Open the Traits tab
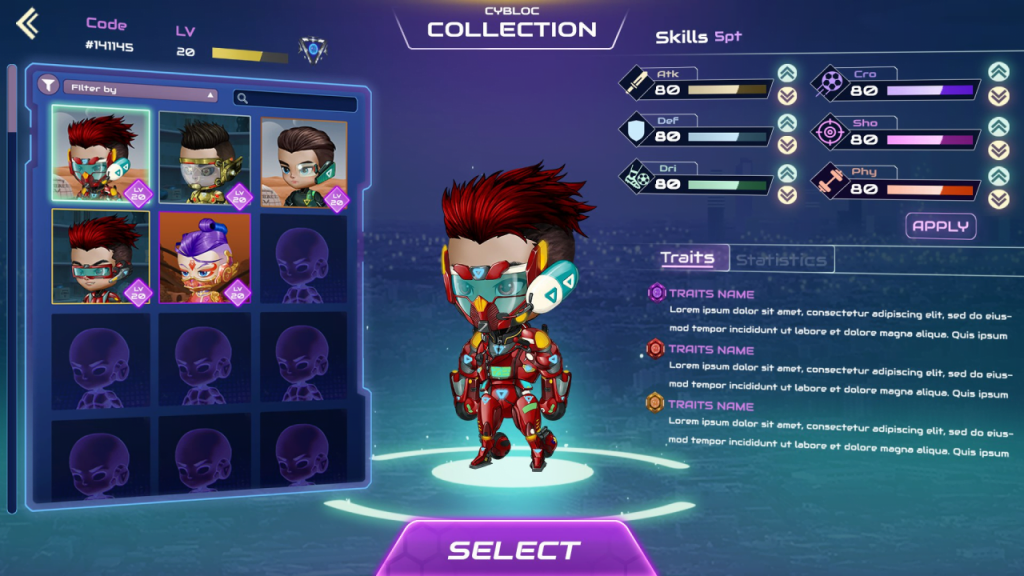 [x=688, y=258]
